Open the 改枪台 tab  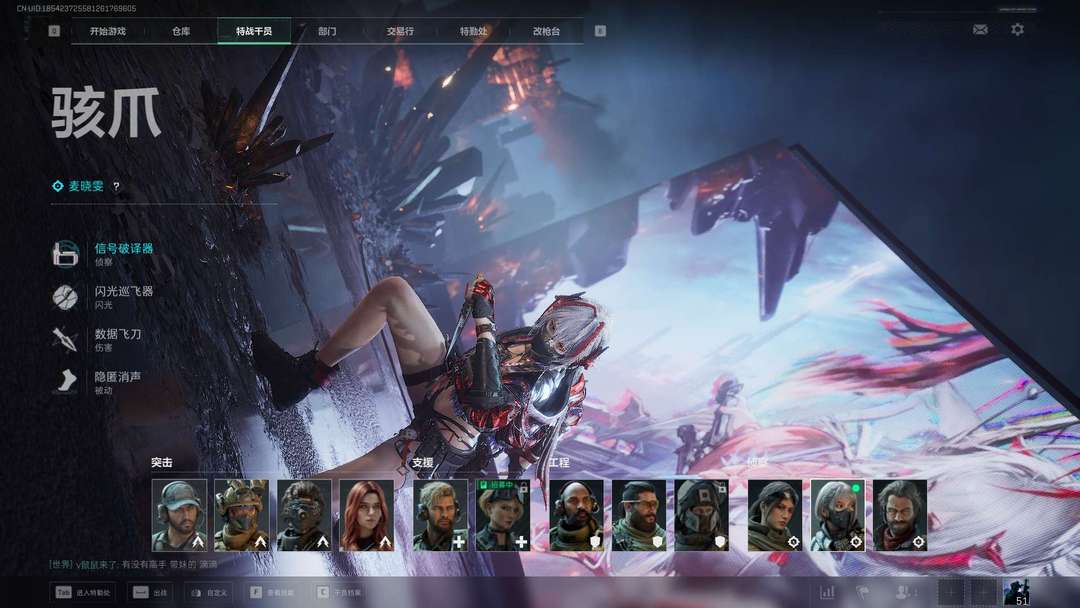coord(547,31)
